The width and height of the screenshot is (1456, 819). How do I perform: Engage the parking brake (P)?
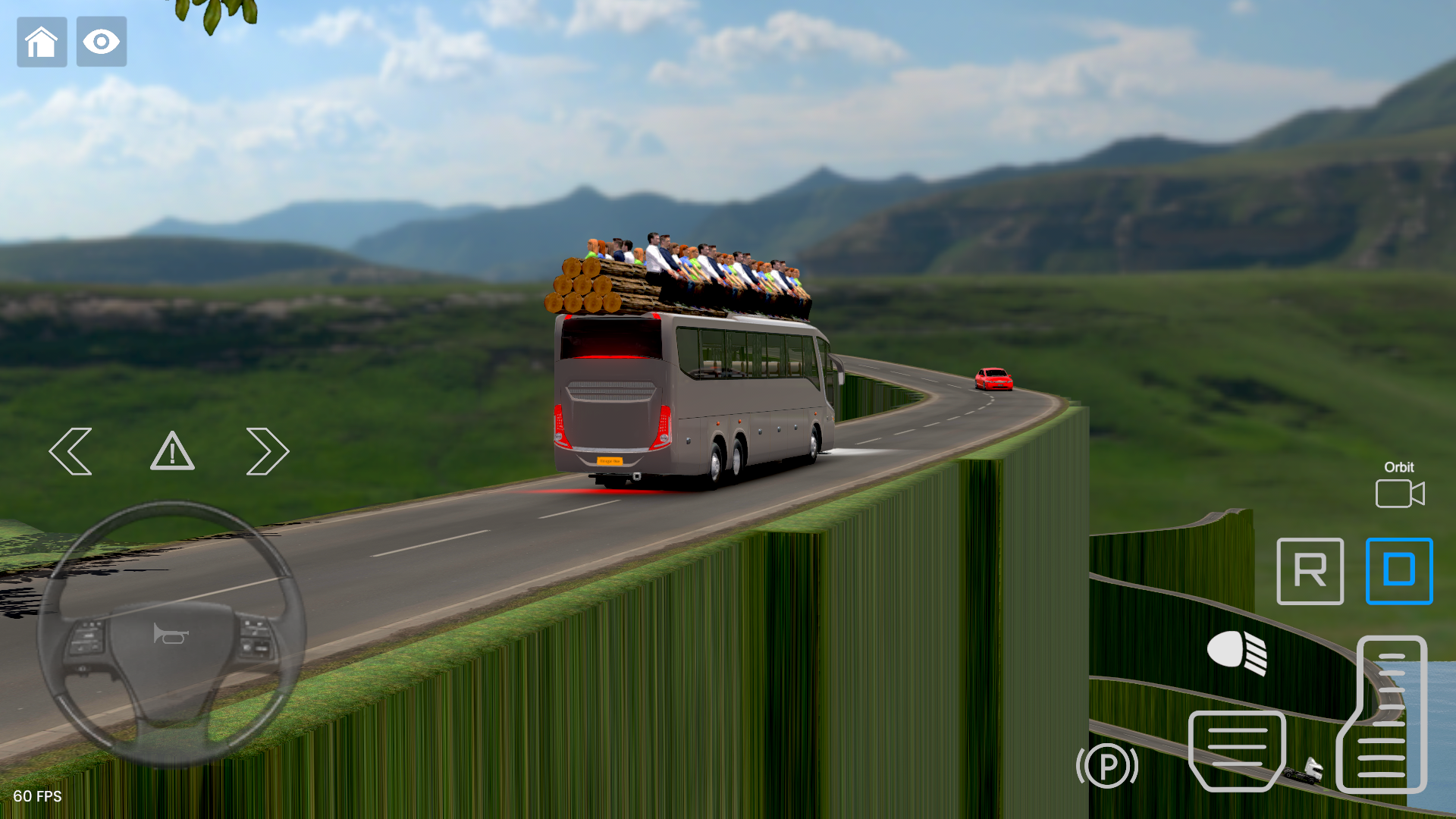[1106, 766]
